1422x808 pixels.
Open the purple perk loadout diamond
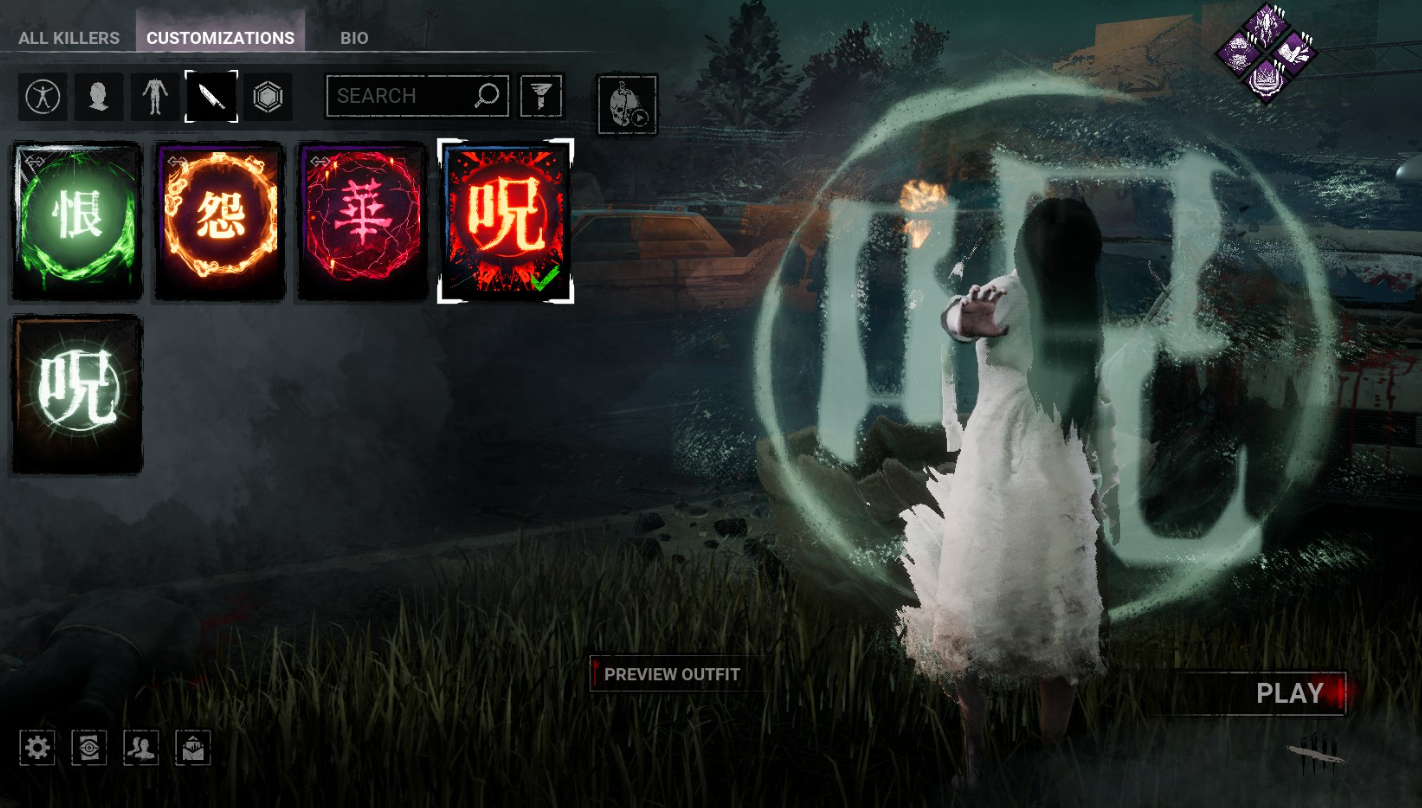click(1266, 50)
